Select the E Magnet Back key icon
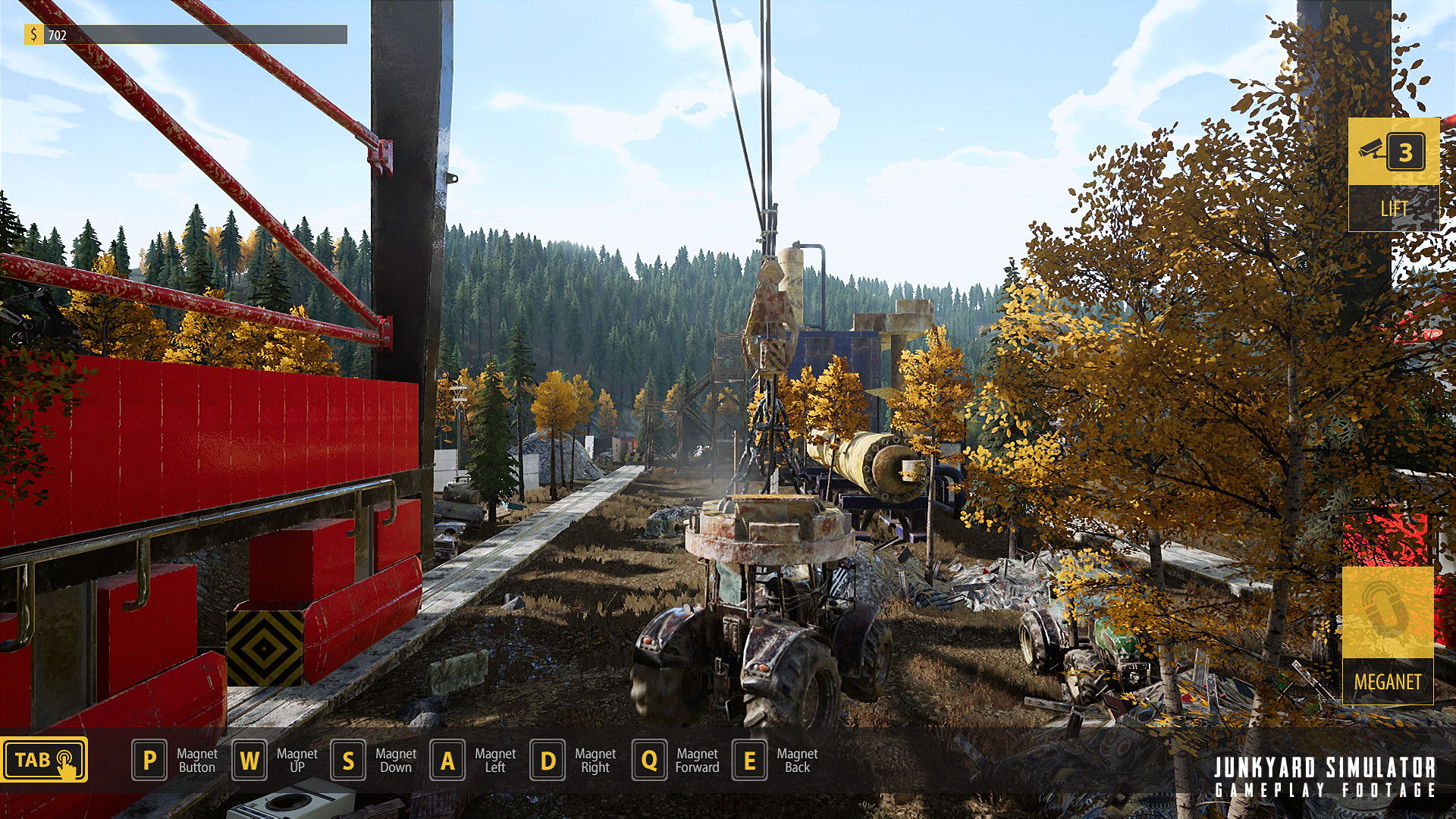The height and width of the screenshot is (819, 1456). pos(750,761)
